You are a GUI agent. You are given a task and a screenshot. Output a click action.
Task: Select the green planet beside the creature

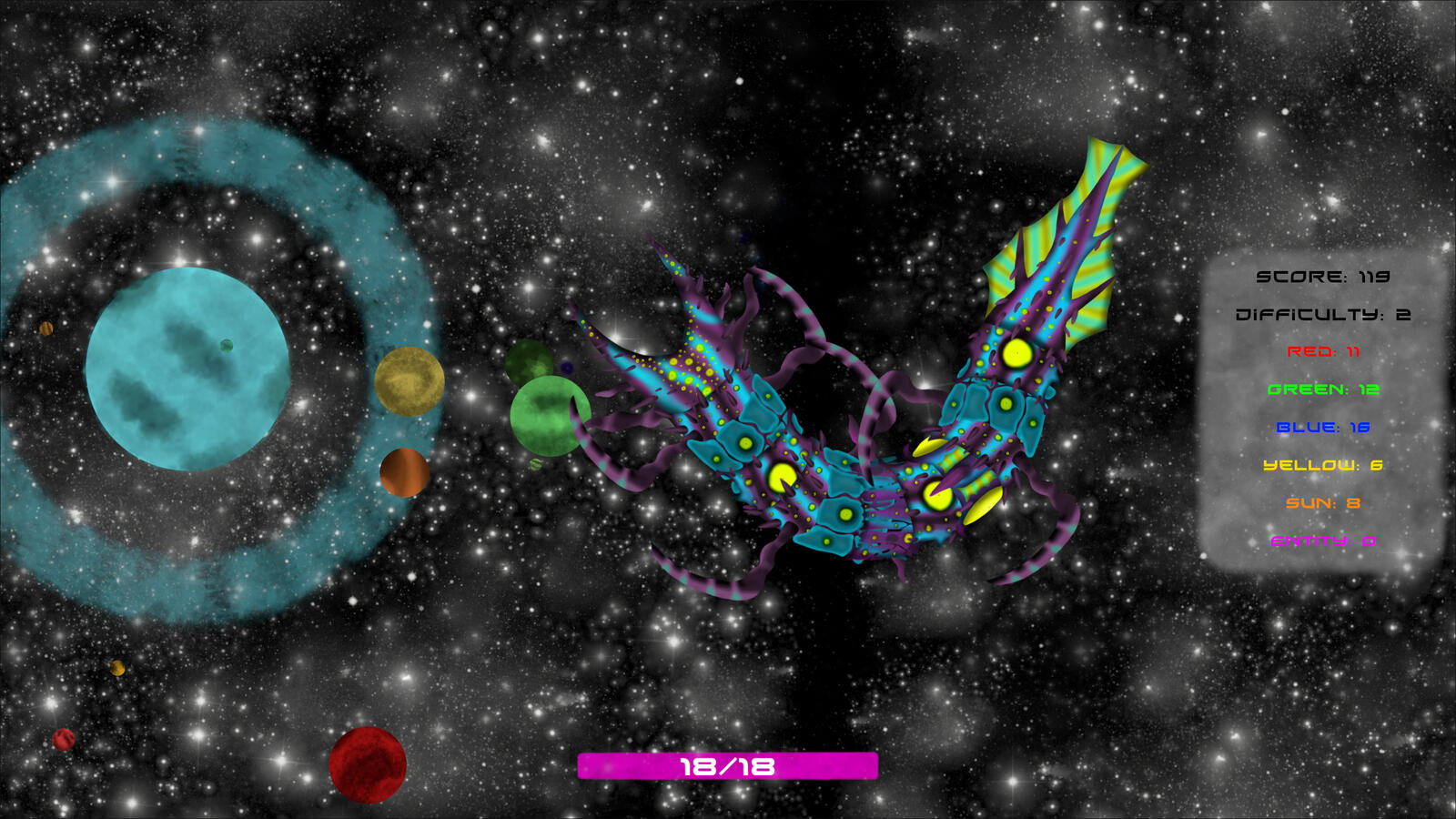pyautogui.click(x=550, y=414)
